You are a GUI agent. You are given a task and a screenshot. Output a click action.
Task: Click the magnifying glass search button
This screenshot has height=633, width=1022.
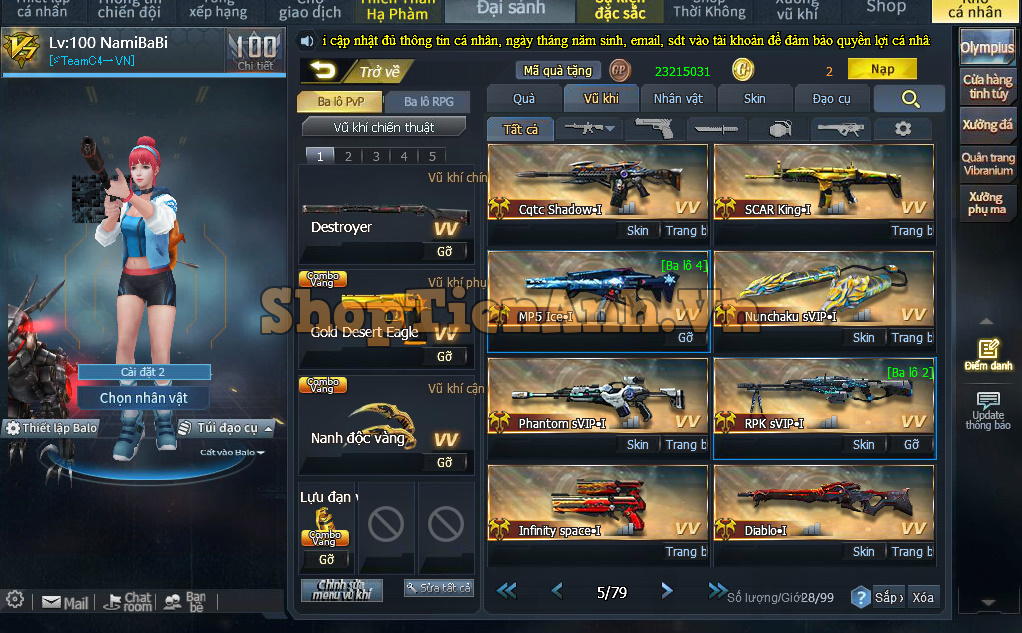pyautogui.click(x=909, y=98)
